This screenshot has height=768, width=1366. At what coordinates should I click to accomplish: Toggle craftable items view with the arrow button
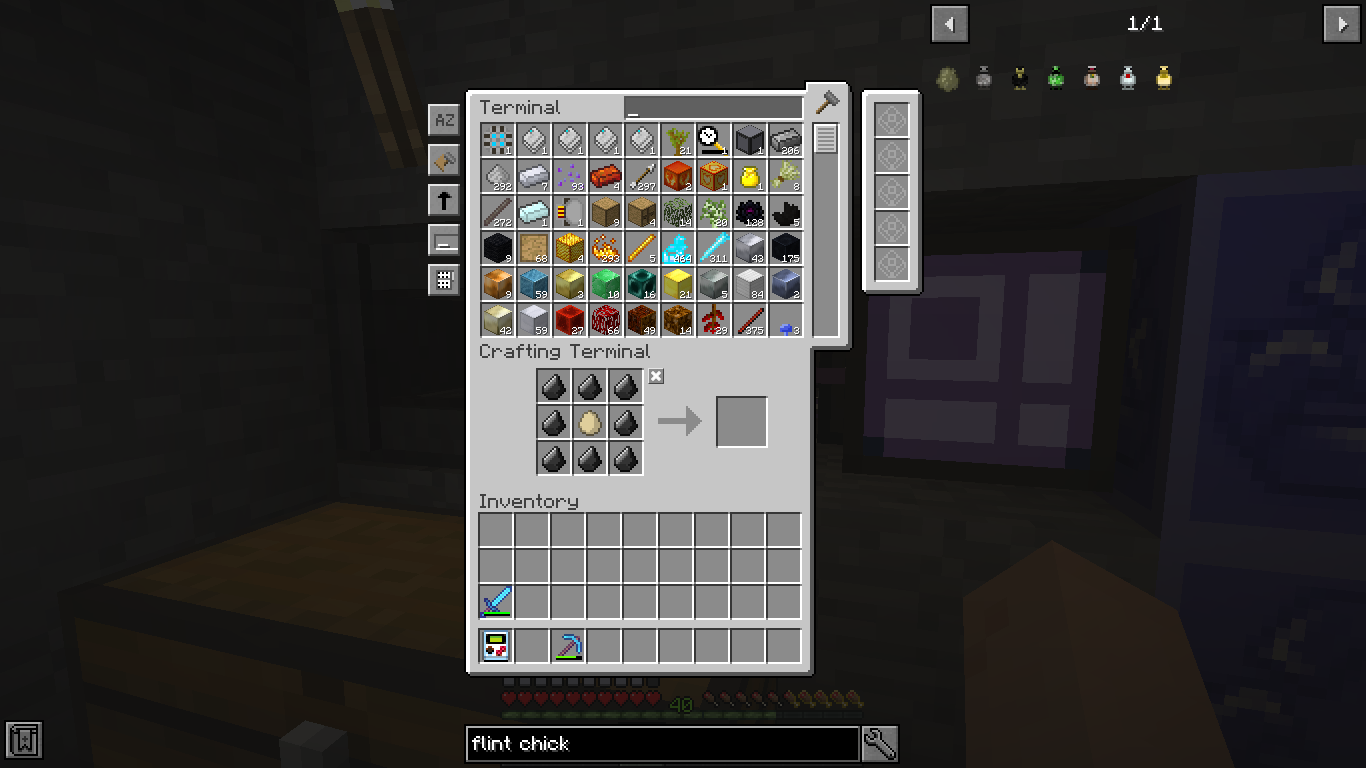tap(444, 199)
